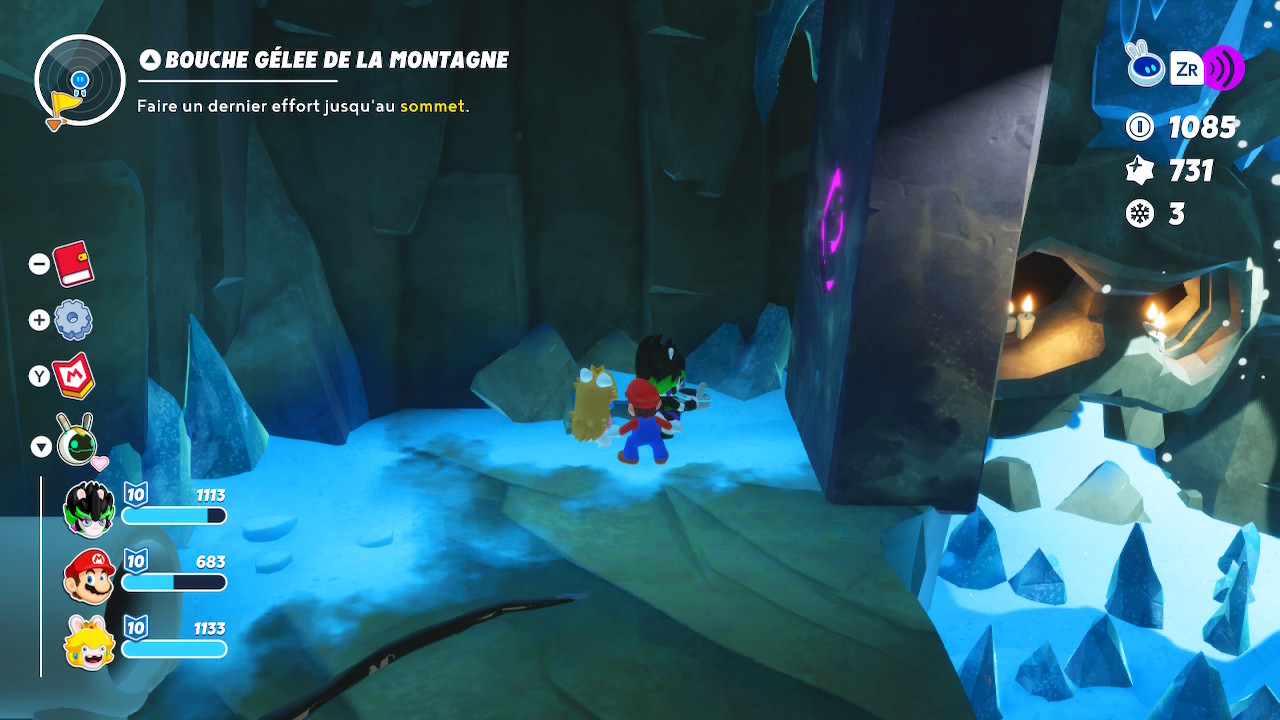1280x720 pixels.
Task: Expand the quest banner triangle marker
Action: coord(149,59)
